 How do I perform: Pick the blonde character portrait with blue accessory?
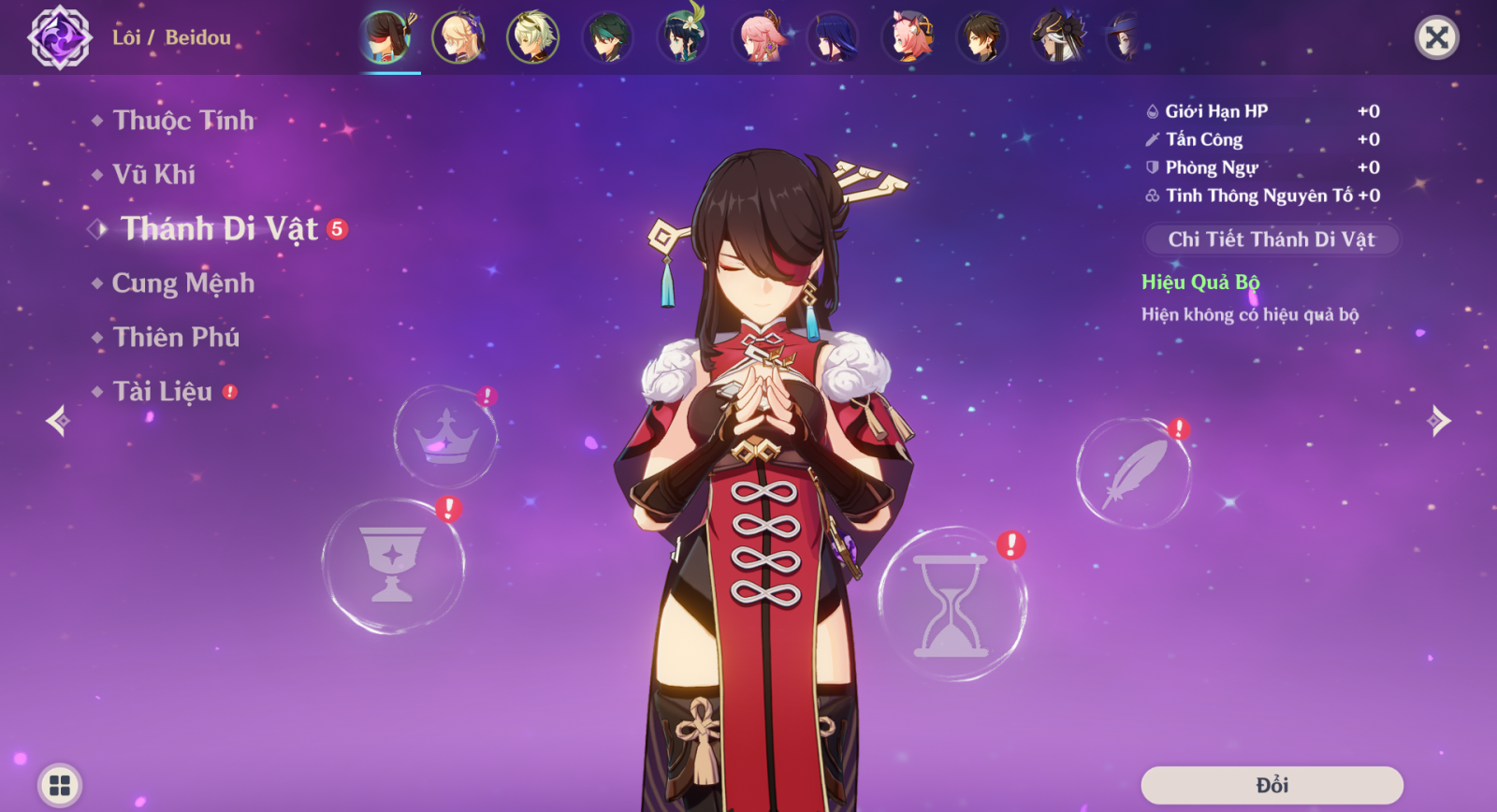click(458, 38)
